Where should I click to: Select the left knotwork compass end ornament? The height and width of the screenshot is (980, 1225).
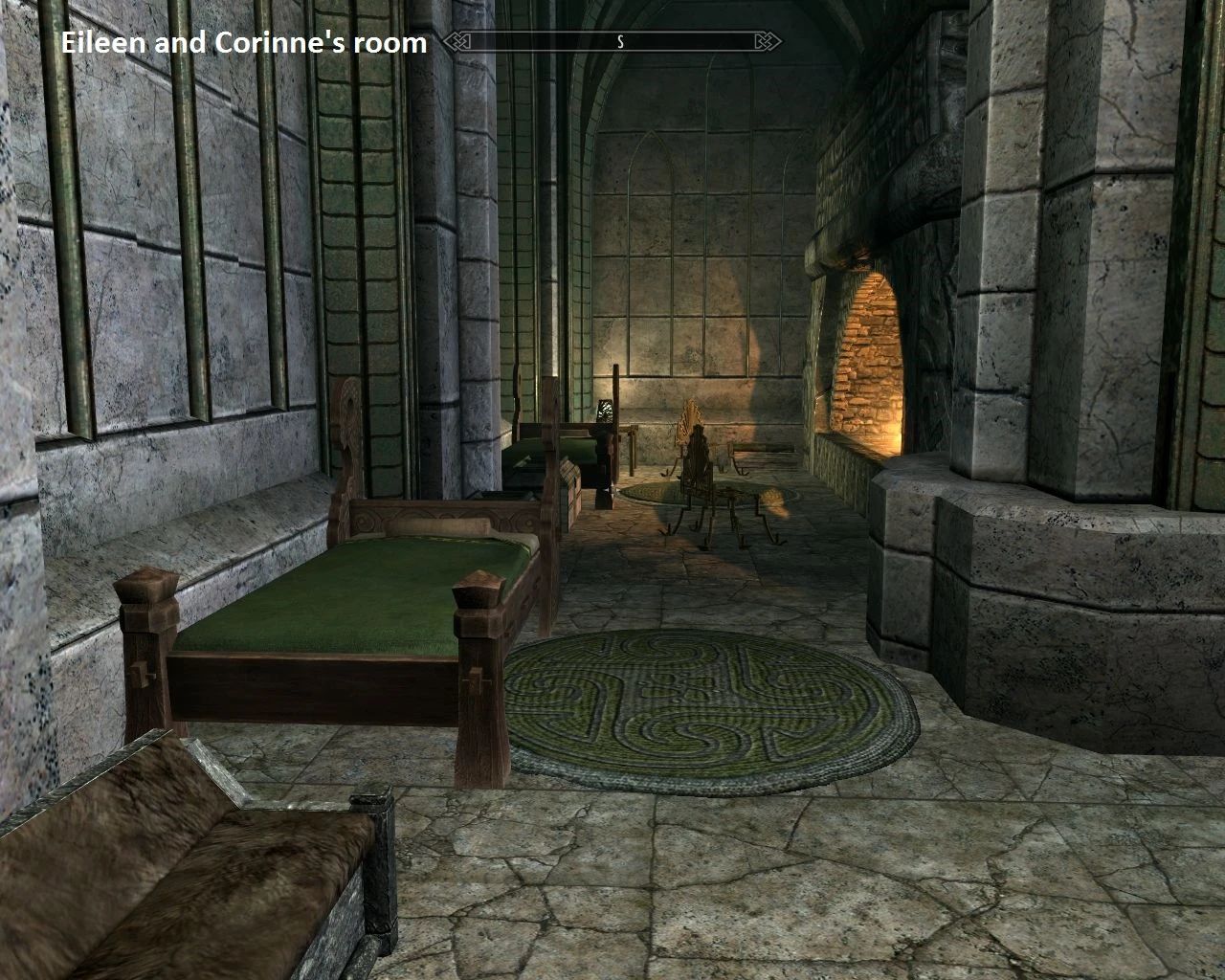457,42
